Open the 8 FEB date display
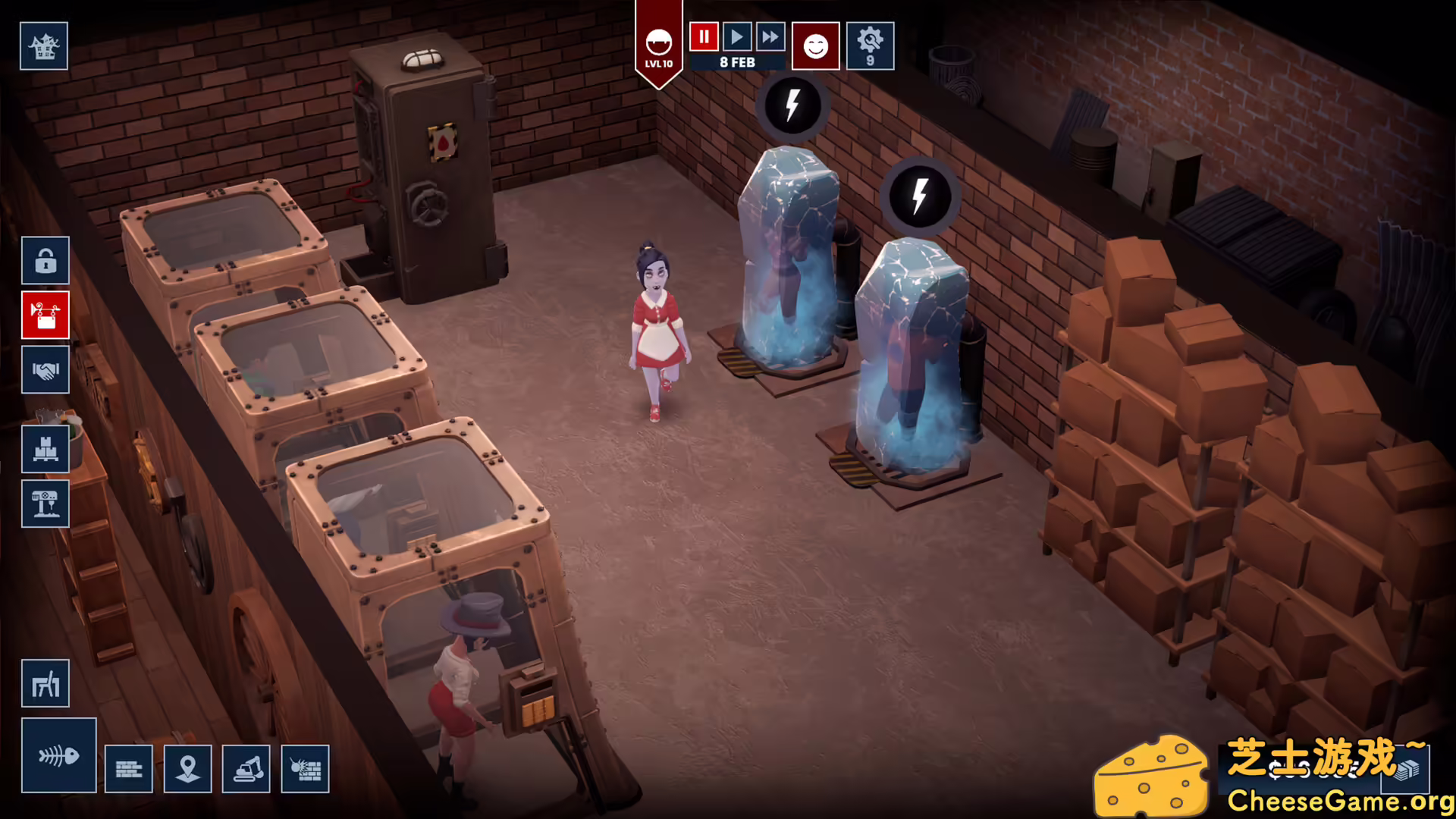 pyautogui.click(x=736, y=61)
